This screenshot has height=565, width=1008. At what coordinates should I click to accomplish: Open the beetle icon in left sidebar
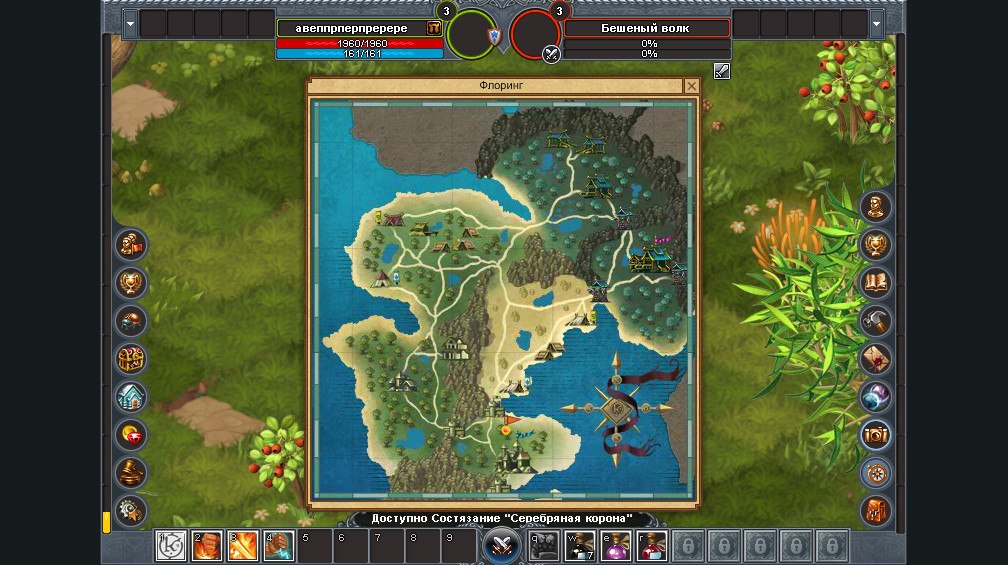(x=131, y=320)
